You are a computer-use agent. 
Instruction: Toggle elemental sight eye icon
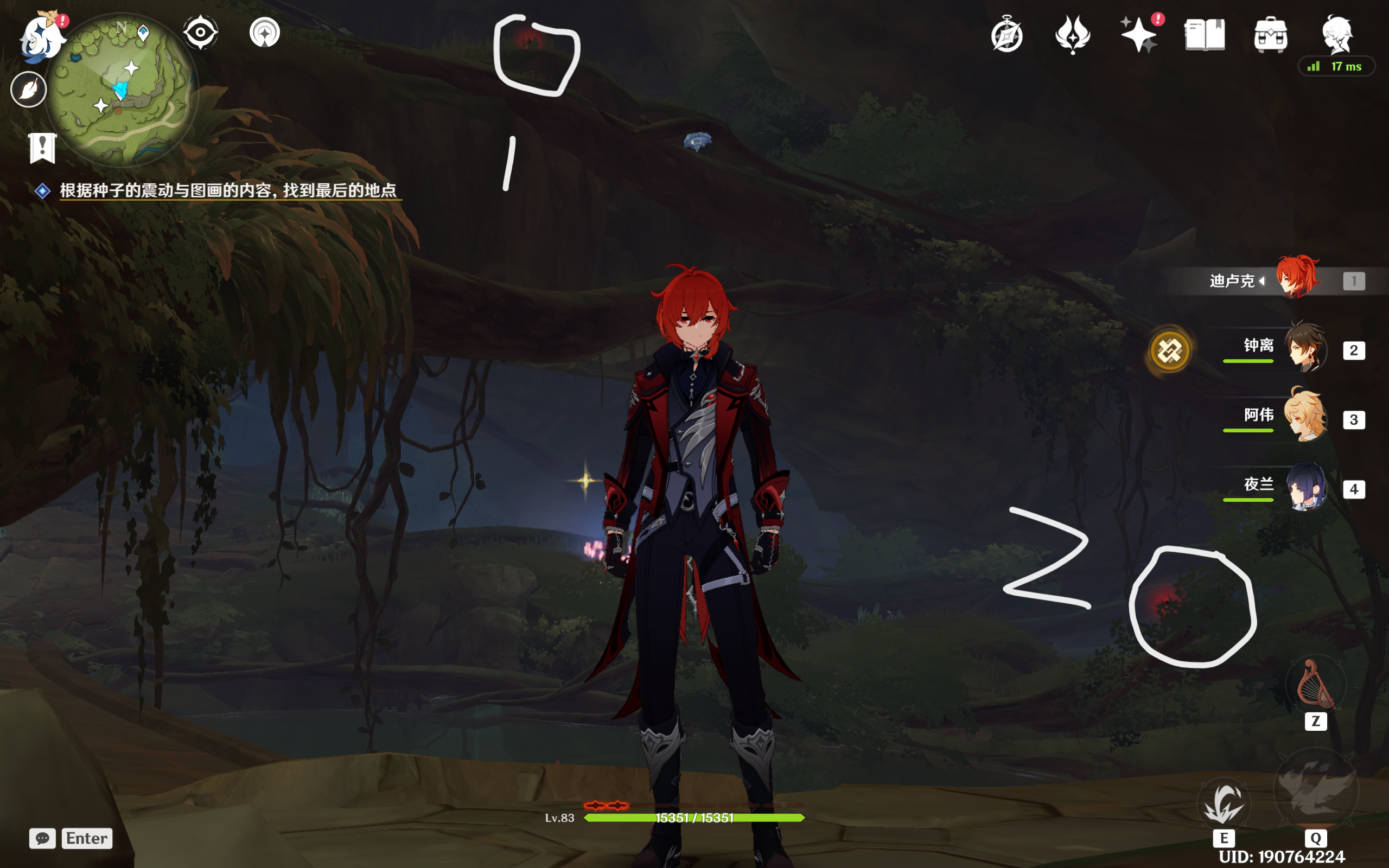pyautogui.click(x=200, y=32)
